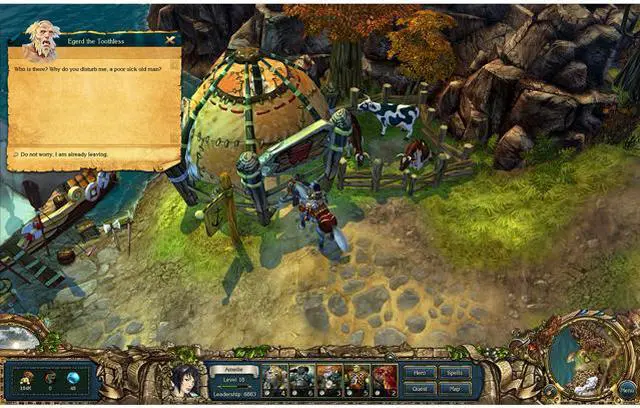Open the Hero screen
Screen dimensions: 640x408
(x=421, y=372)
